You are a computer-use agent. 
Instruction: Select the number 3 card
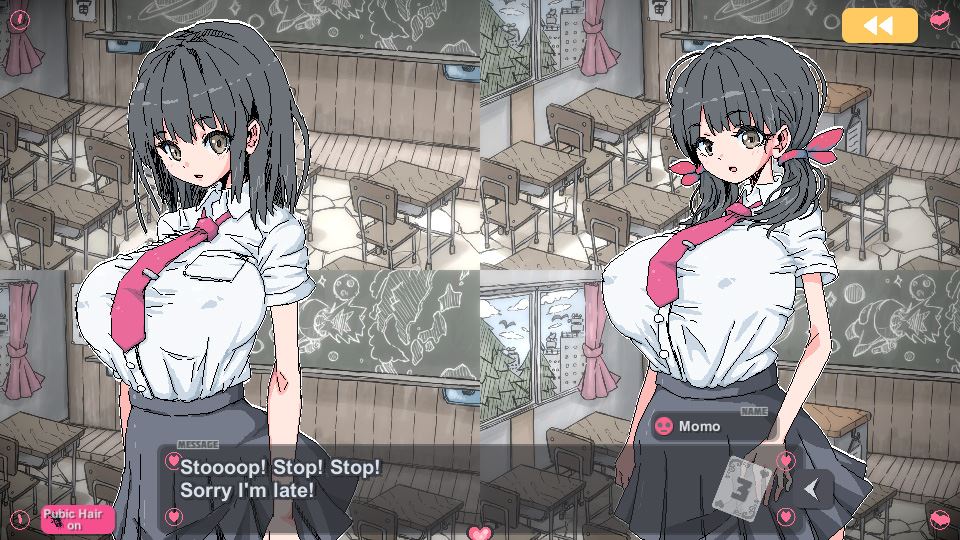(746, 485)
